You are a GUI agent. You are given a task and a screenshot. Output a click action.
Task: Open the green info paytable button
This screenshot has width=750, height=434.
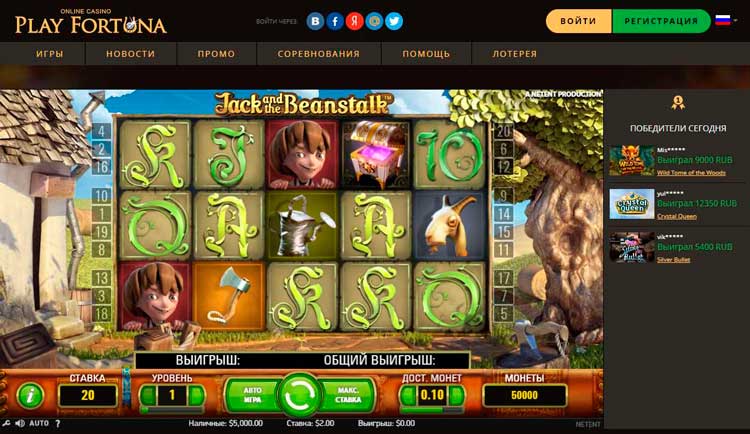(31, 394)
